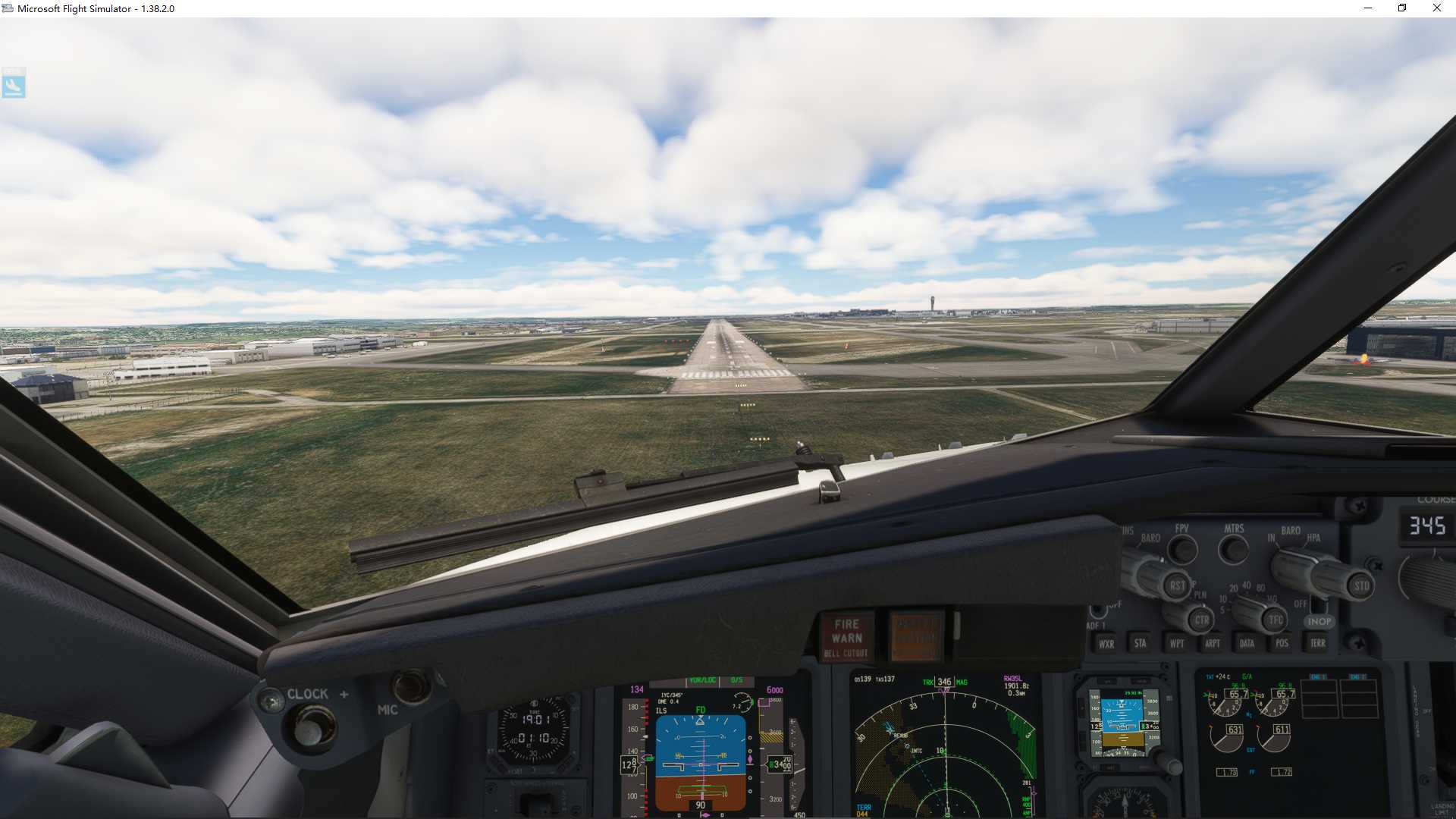Image resolution: width=1456 pixels, height=819 pixels.
Task: Set the EFIS mode selector to CTR
Action: pos(1203,620)
